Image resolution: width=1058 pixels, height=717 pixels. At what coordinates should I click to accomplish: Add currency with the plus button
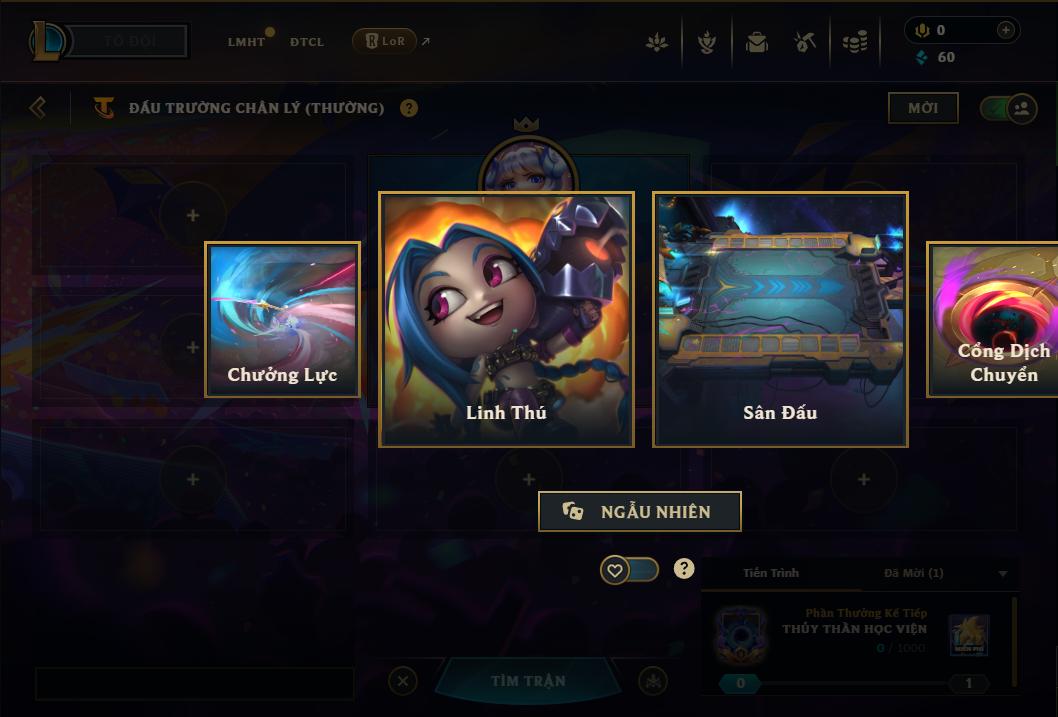pyautogui.click(x=1005, y=30)
